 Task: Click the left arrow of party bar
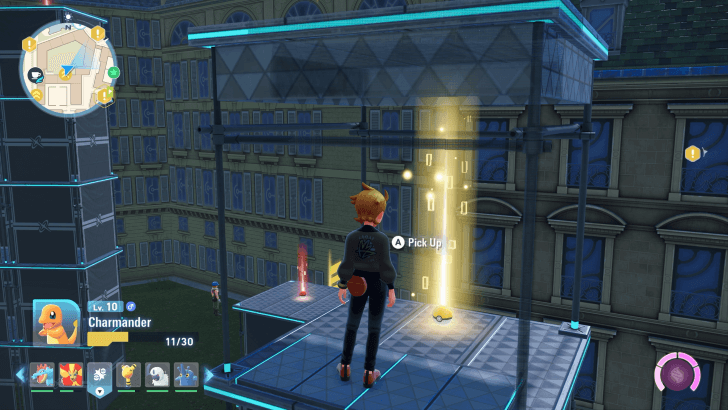pos(20,375)
